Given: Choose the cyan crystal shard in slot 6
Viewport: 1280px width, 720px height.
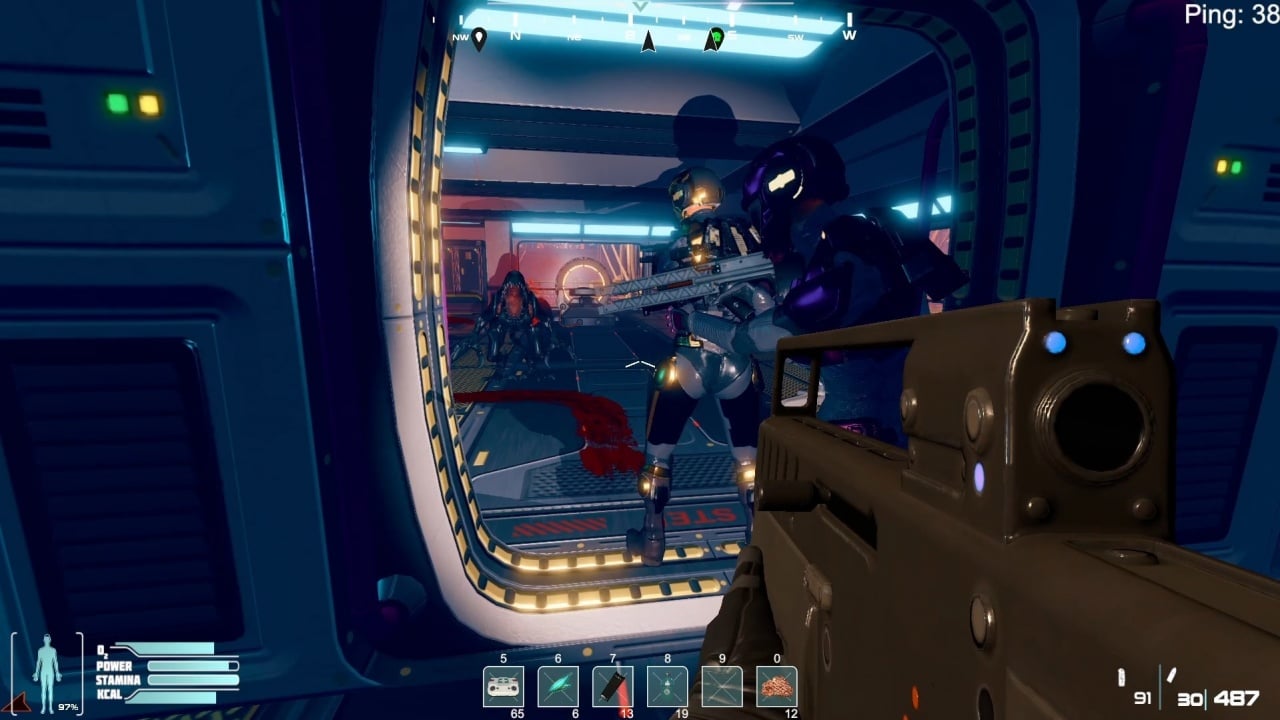Looking at the screenshot, I should click(x=558, y=686).
